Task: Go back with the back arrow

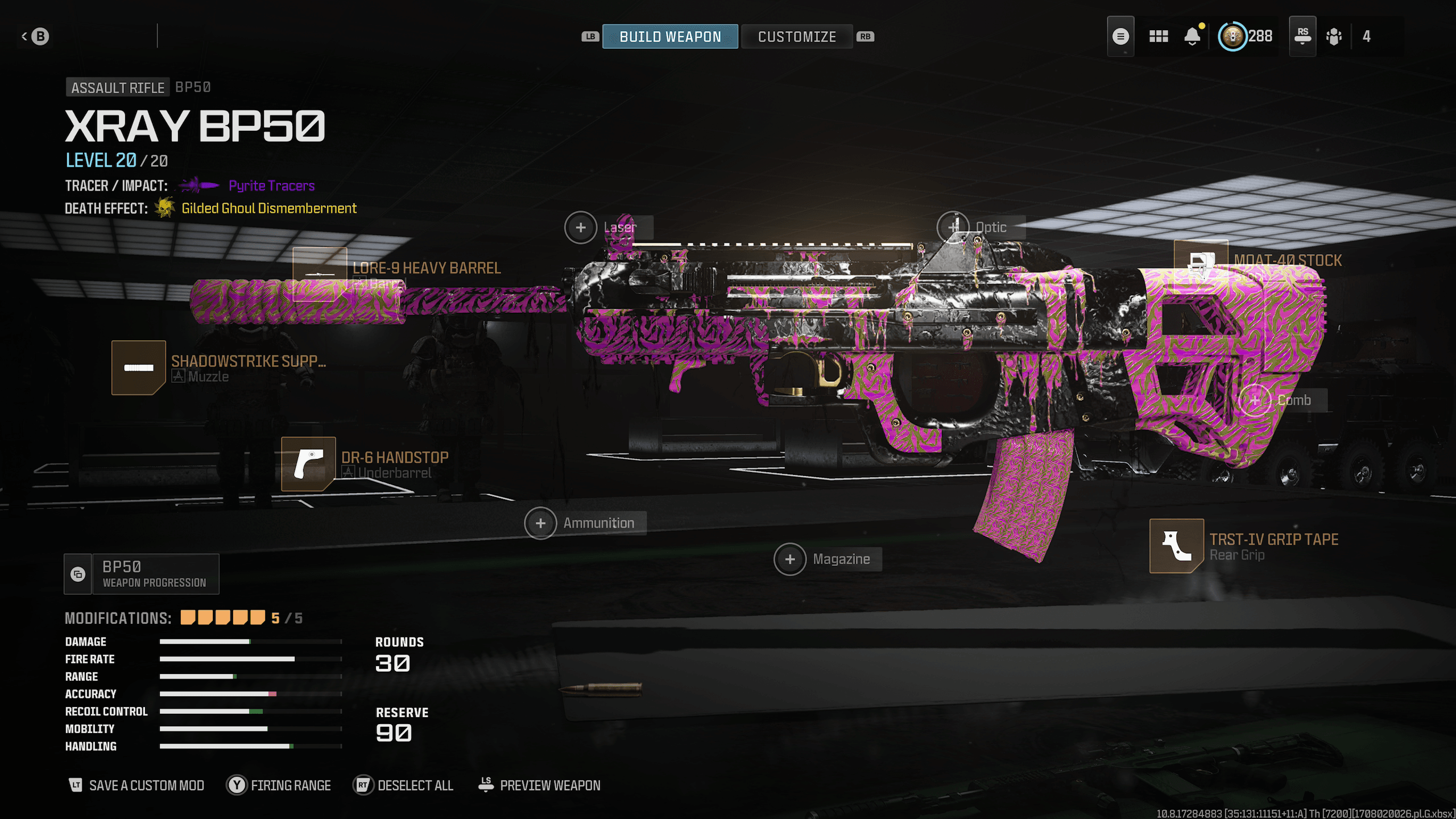Action: pos(35,36)
